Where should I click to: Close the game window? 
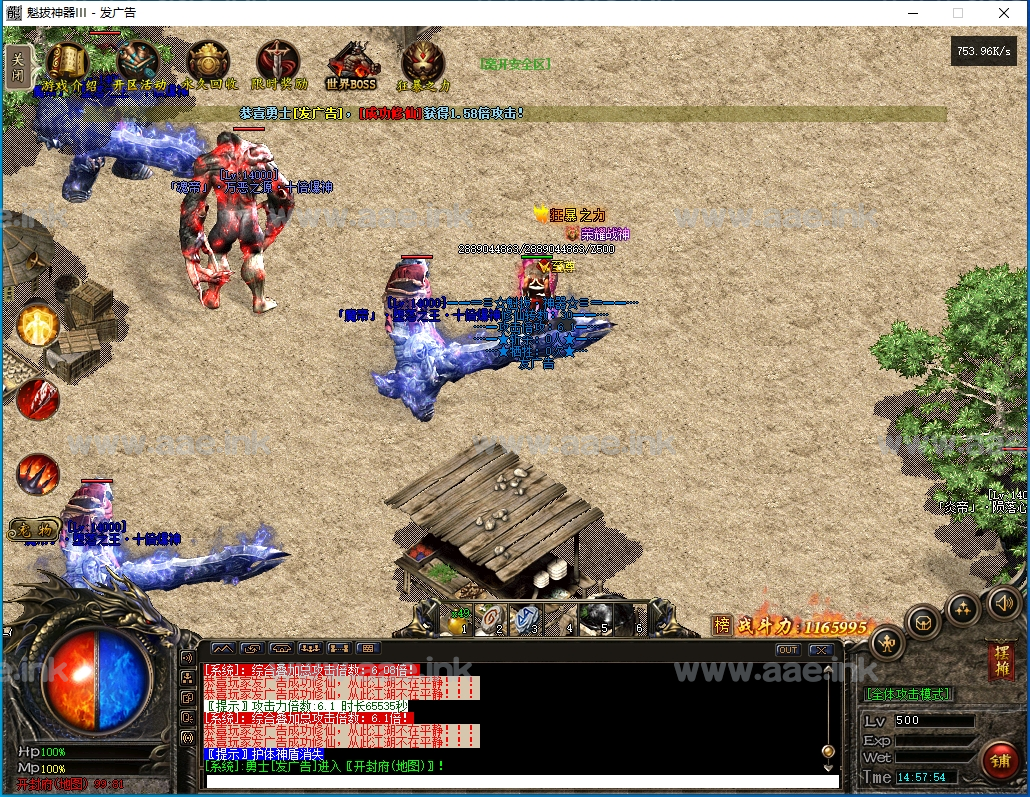pyautogui.click(x=1004, y=13)
